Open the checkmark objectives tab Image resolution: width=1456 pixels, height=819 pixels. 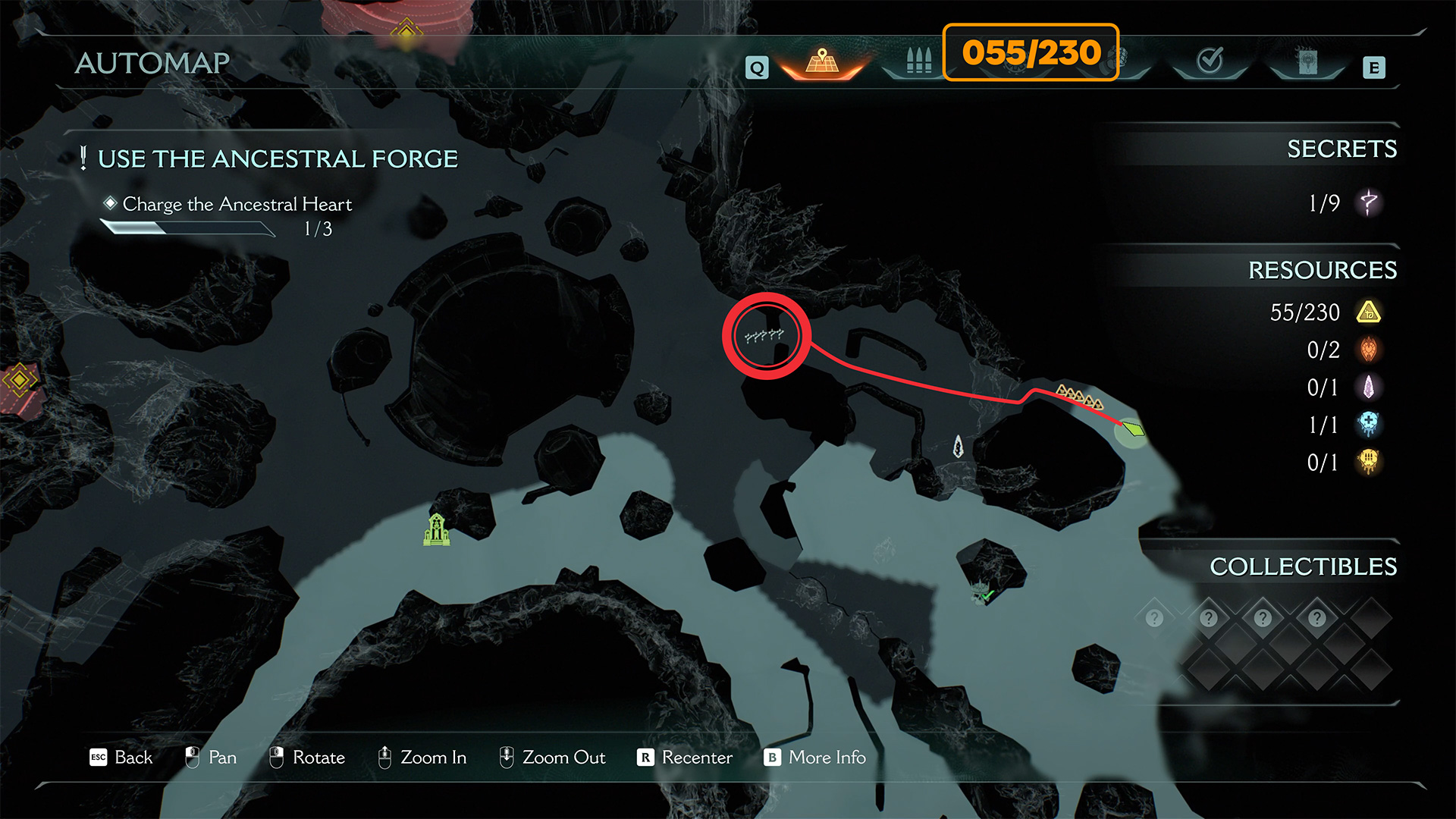coord(1210,61)
